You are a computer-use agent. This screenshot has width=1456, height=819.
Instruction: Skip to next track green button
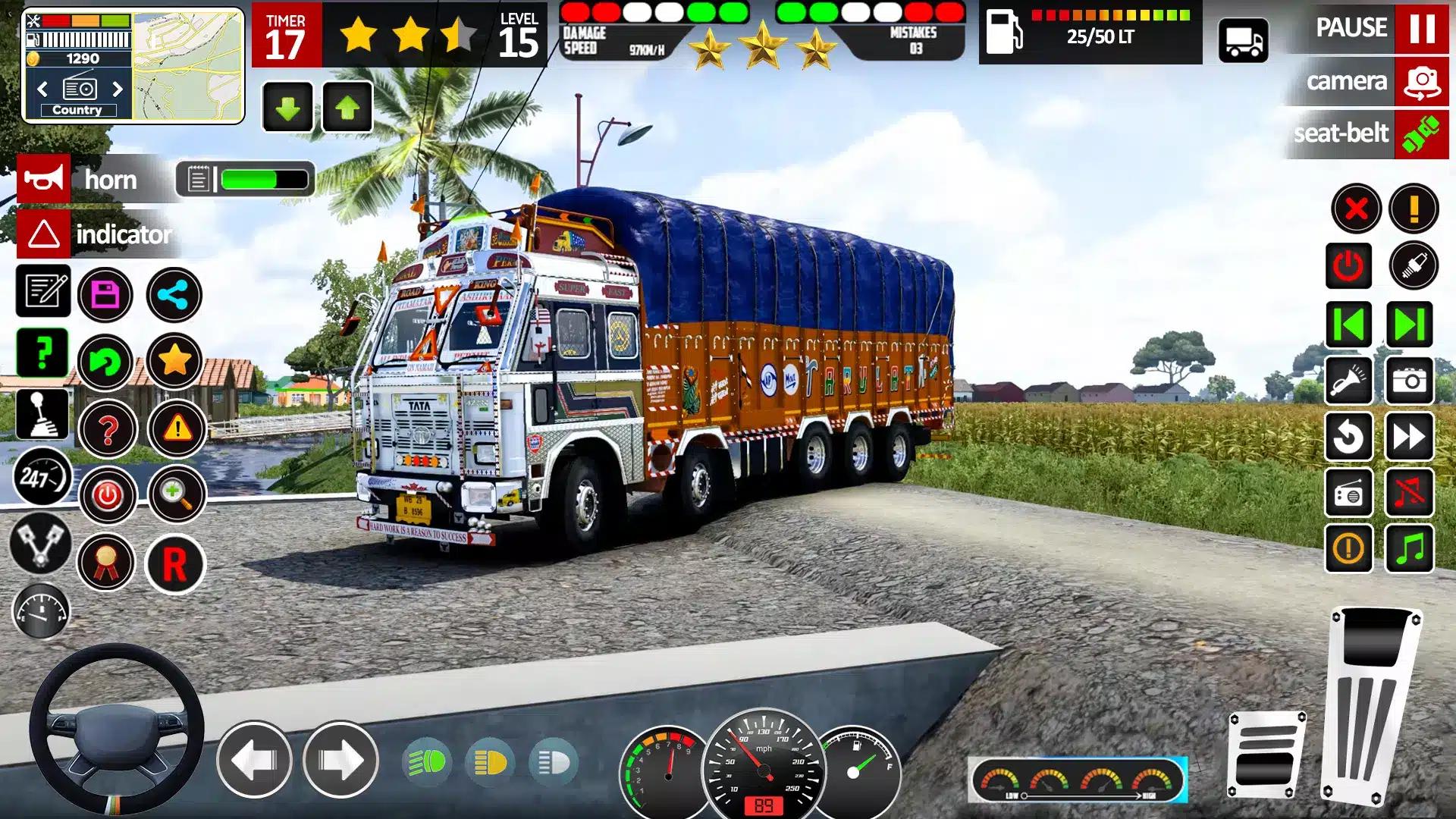click(1409, 325)
